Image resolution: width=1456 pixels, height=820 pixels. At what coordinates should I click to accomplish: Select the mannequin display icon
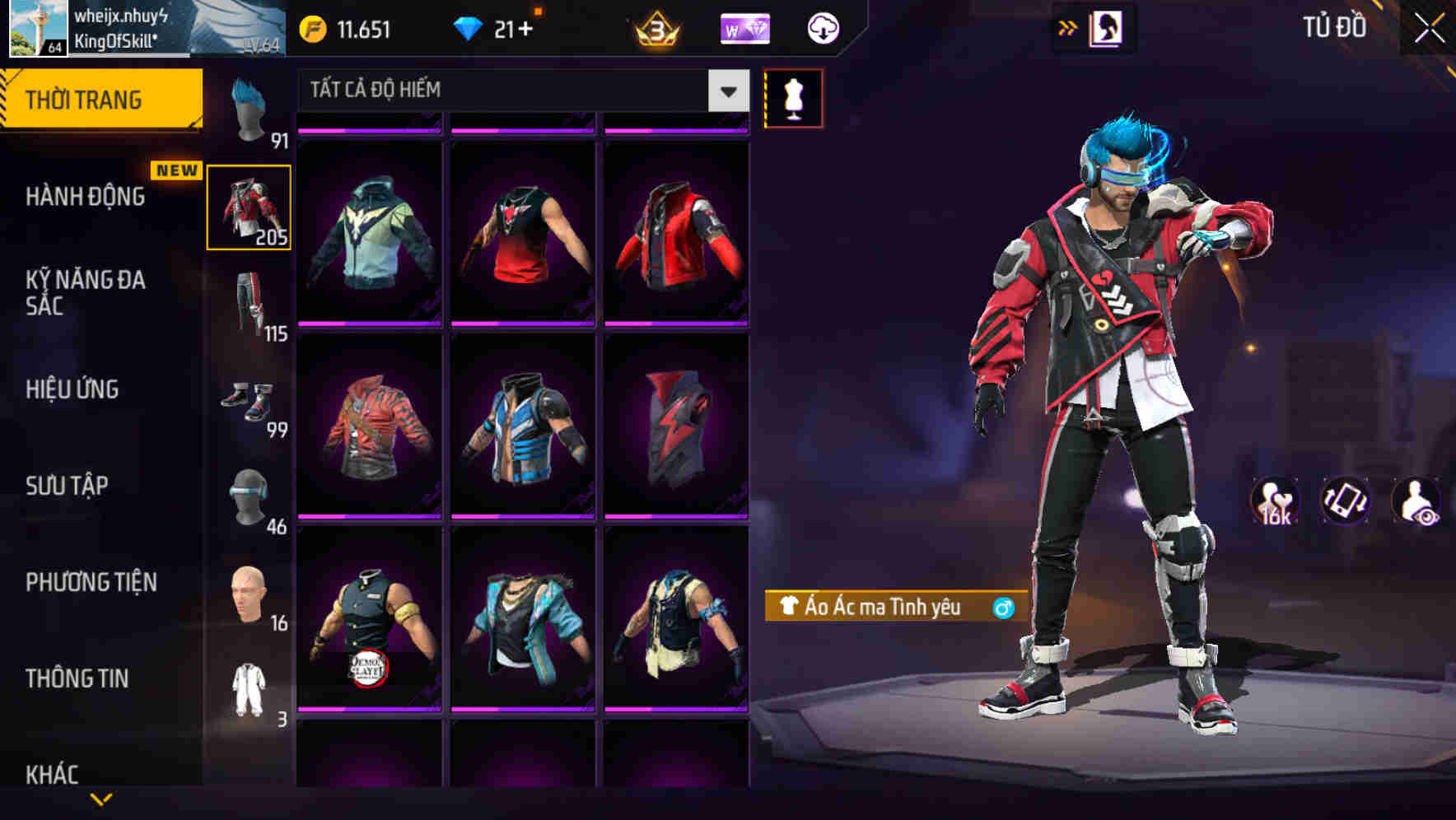click(x=793, y=97)
